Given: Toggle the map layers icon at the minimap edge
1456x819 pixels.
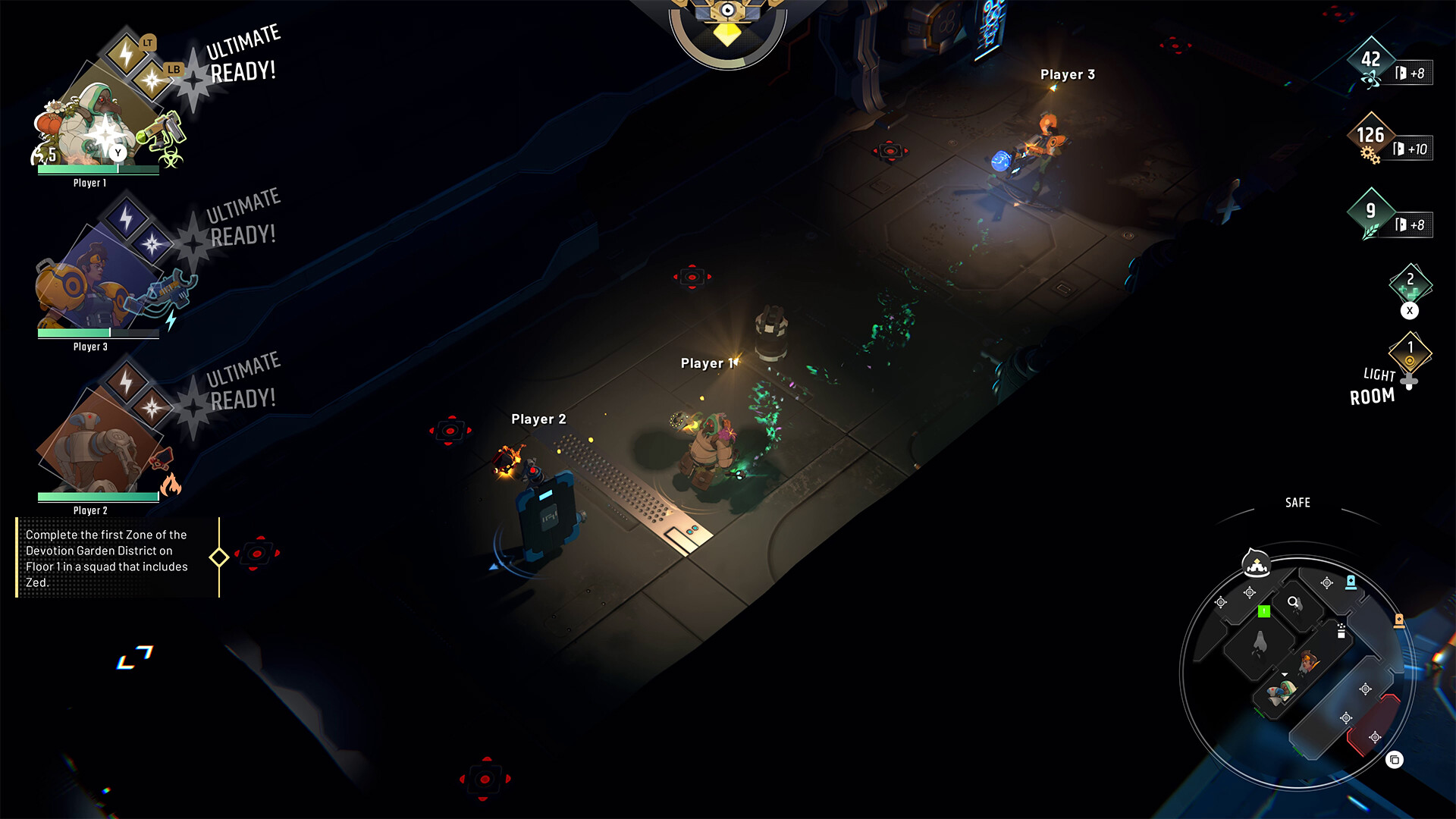Looking at the screenshot, I should click(x=1395, y=759).
